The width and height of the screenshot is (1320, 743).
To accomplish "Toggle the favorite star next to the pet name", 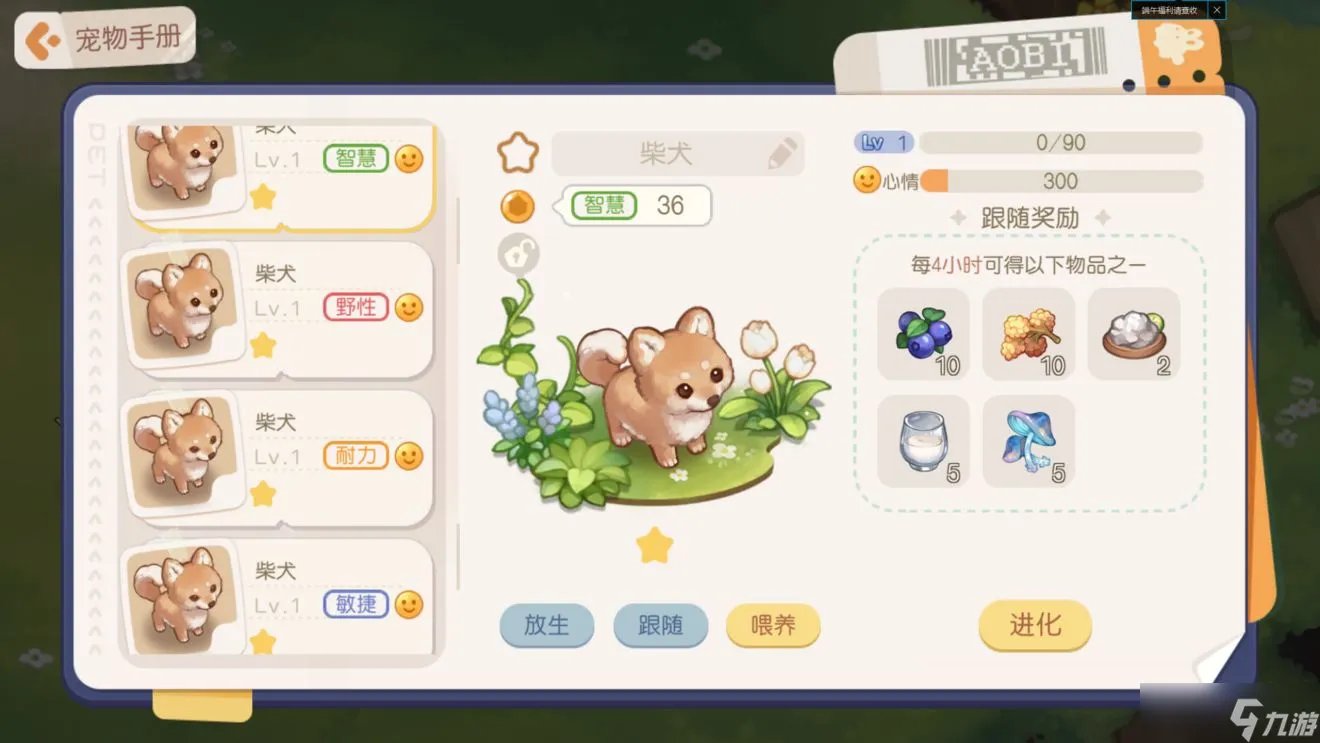I will point(516,151).
